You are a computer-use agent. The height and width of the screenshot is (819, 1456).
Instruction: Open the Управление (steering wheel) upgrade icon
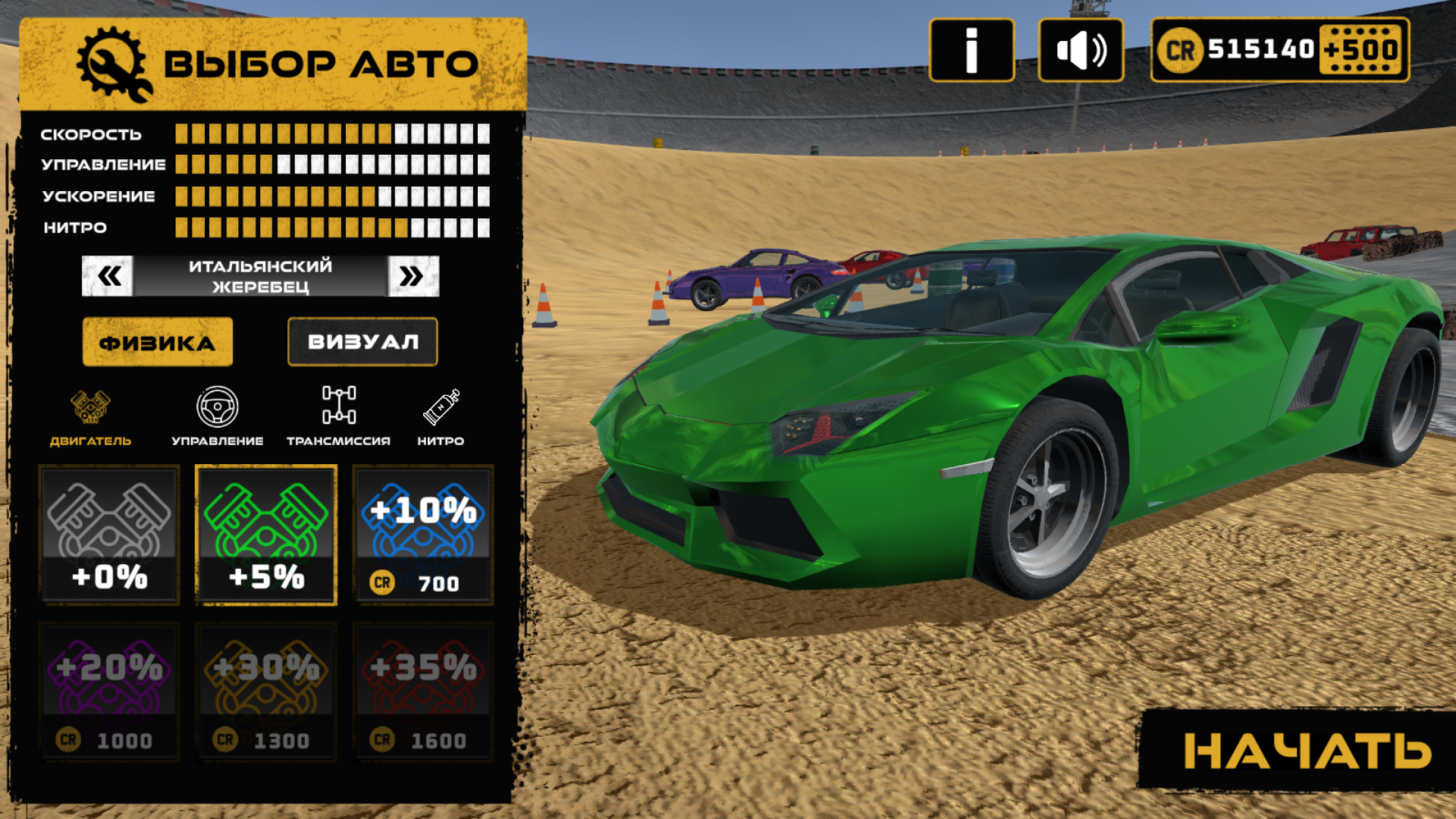(218, 406)
